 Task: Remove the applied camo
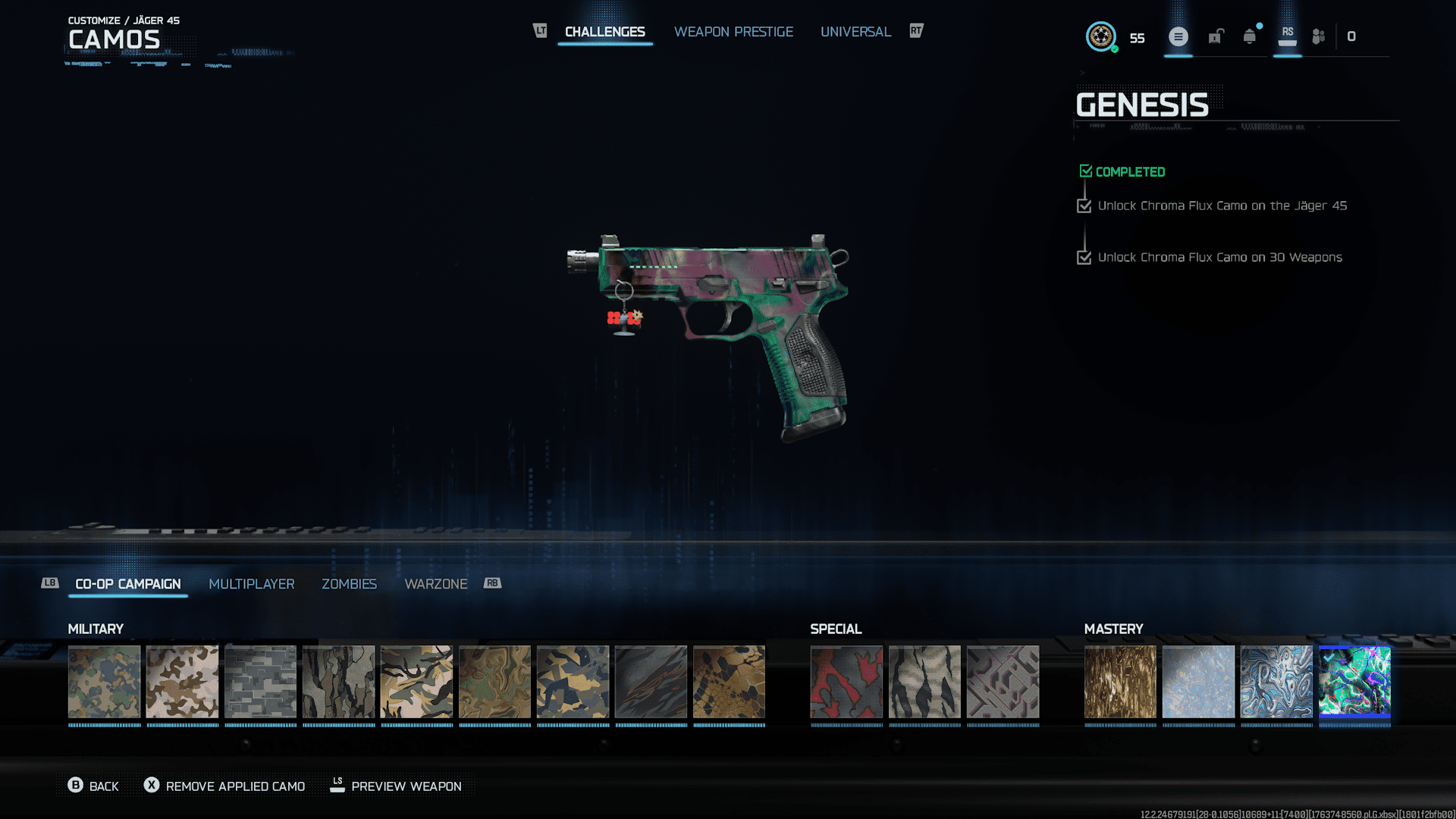(225, 786)
